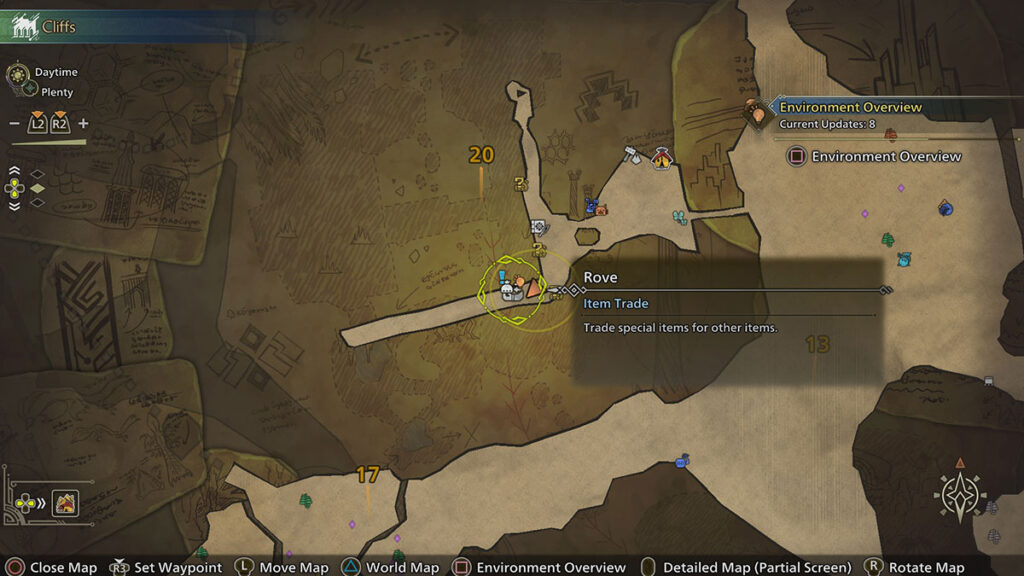Click the red tent camp marker
The width and height of the screenshot is (1024, 576).
(x=661, y=157)
